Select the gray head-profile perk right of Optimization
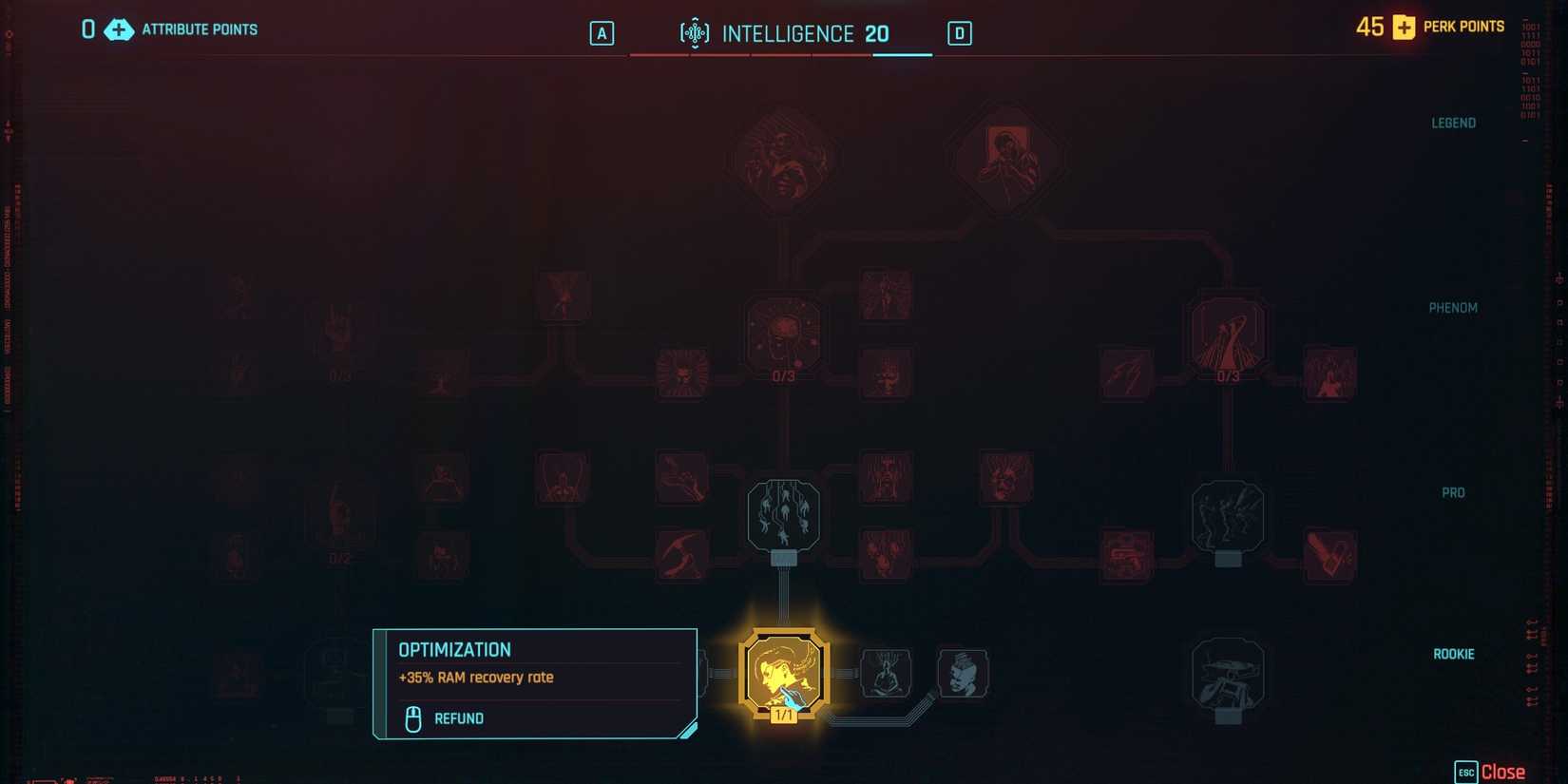The image size is (1568, 784). point(963,672)
